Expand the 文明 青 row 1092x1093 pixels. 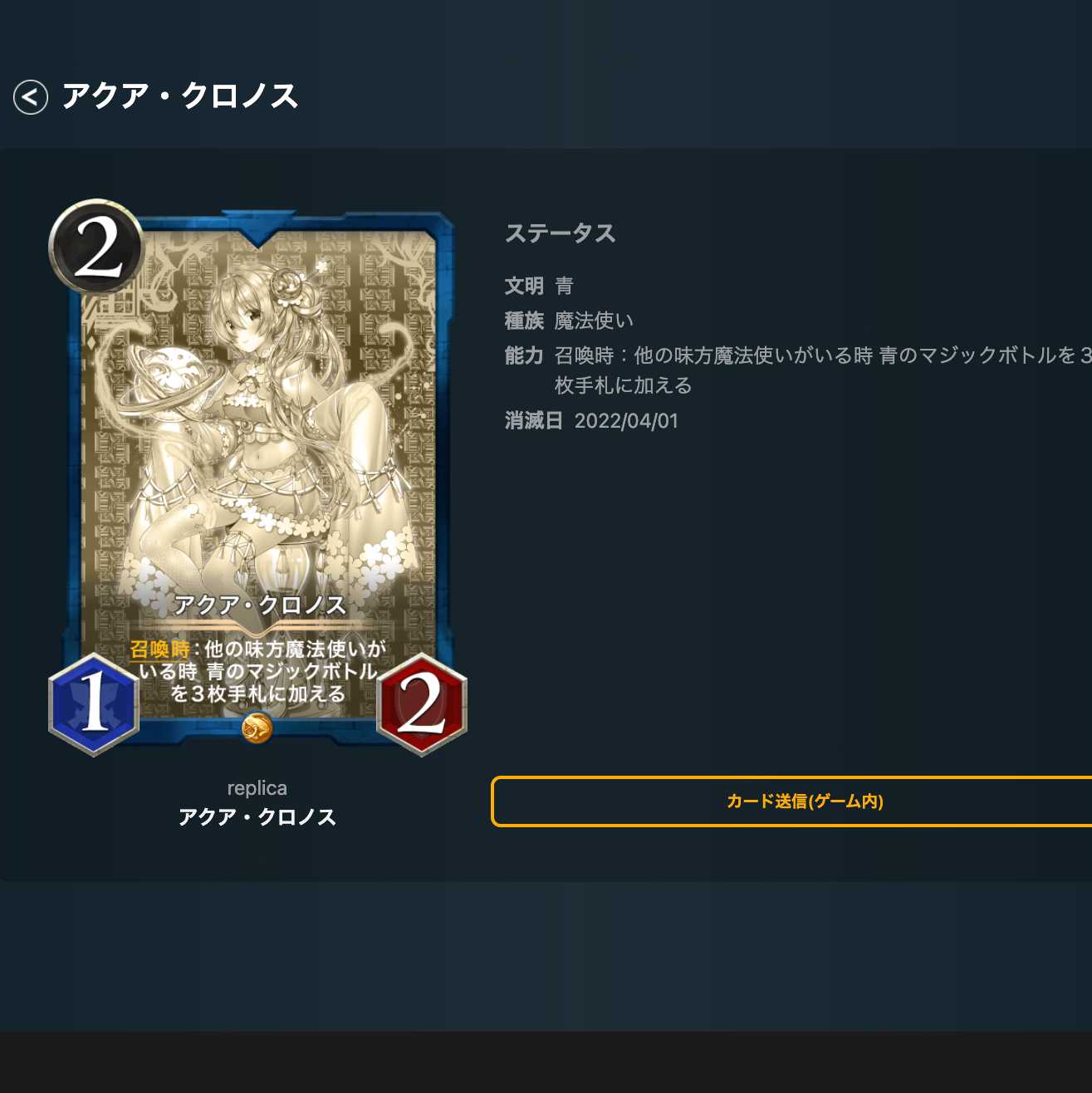pyautogui.click(x=540, y=285)
